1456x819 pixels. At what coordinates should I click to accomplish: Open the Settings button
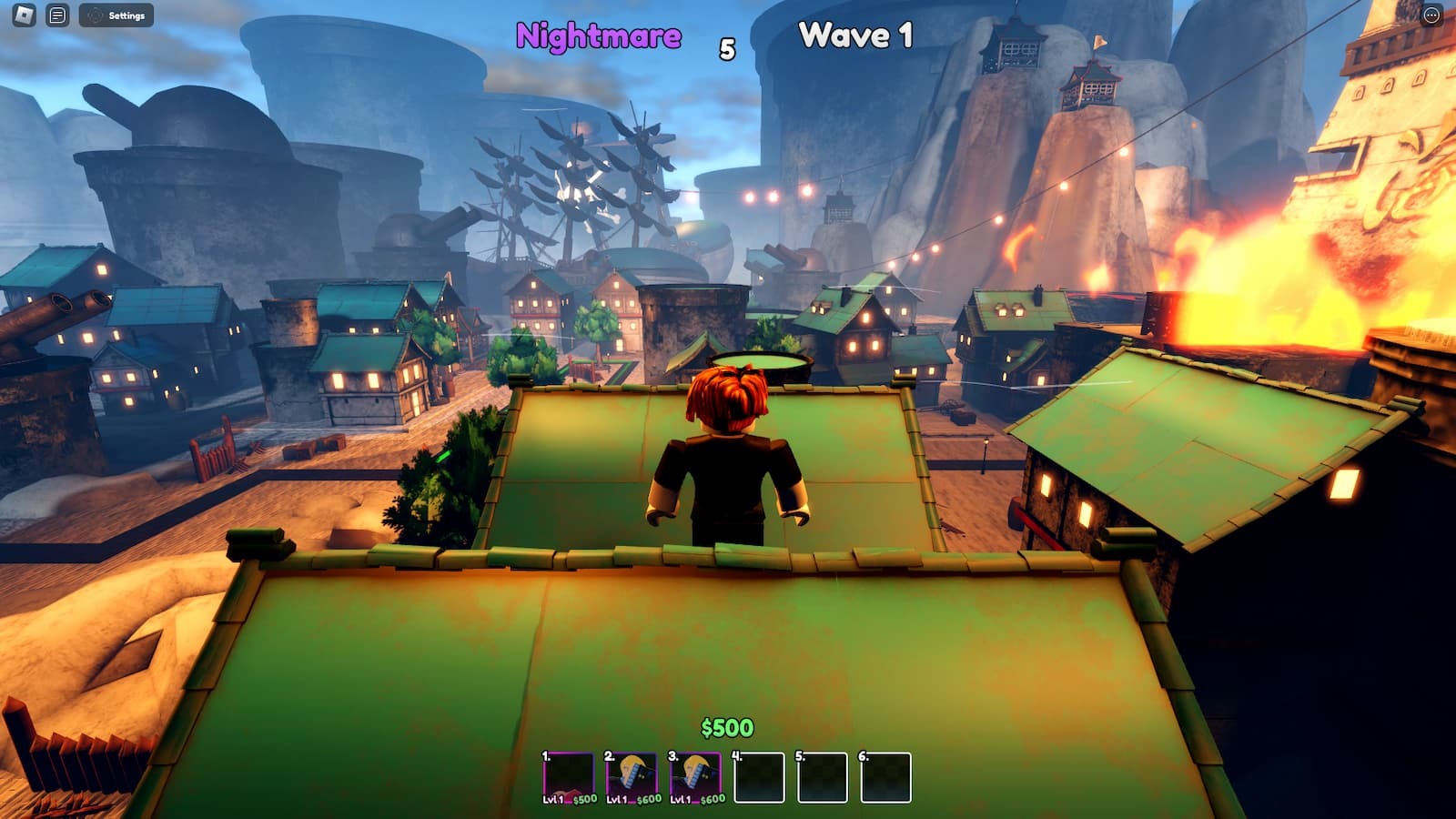(x=116, y=15)
